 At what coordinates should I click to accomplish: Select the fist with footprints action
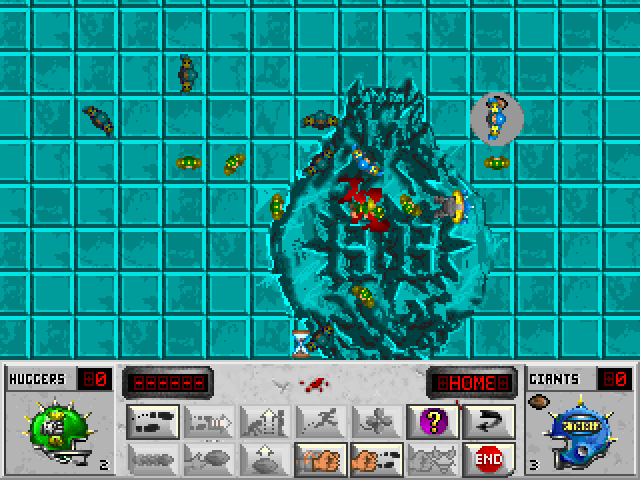click(x=377, y=459)
